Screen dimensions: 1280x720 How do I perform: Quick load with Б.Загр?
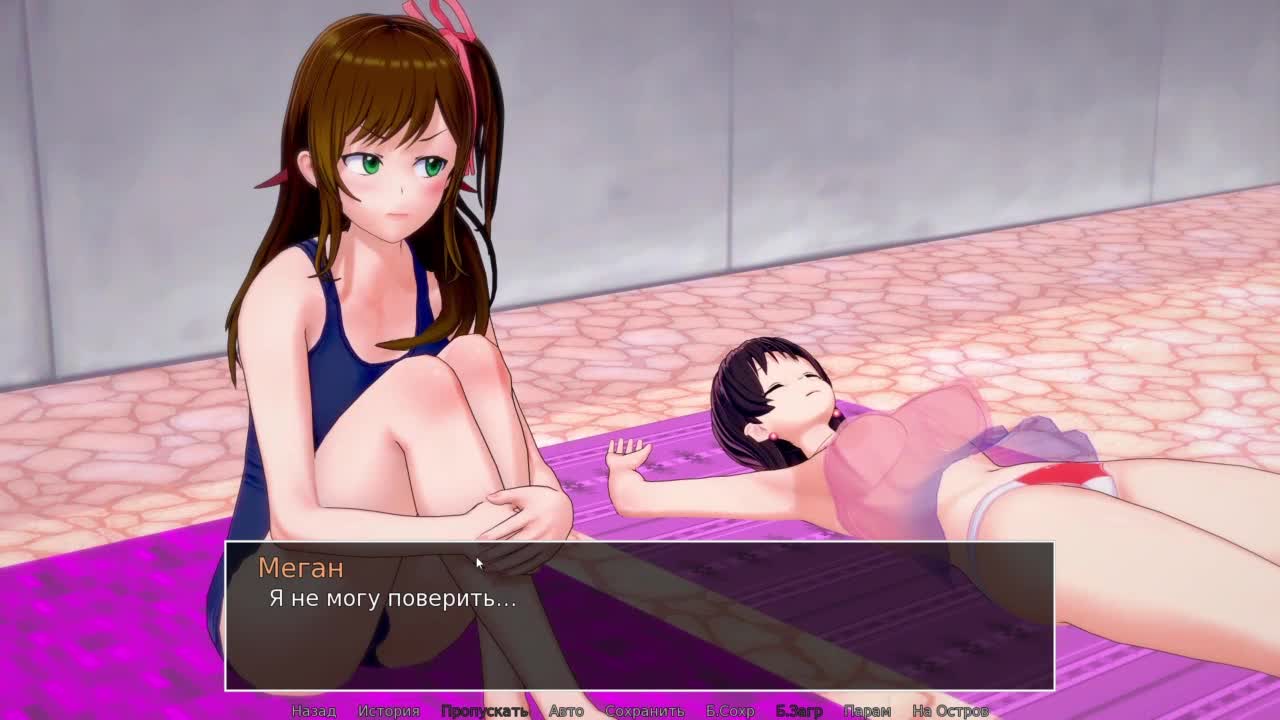[x=799, y=711]
